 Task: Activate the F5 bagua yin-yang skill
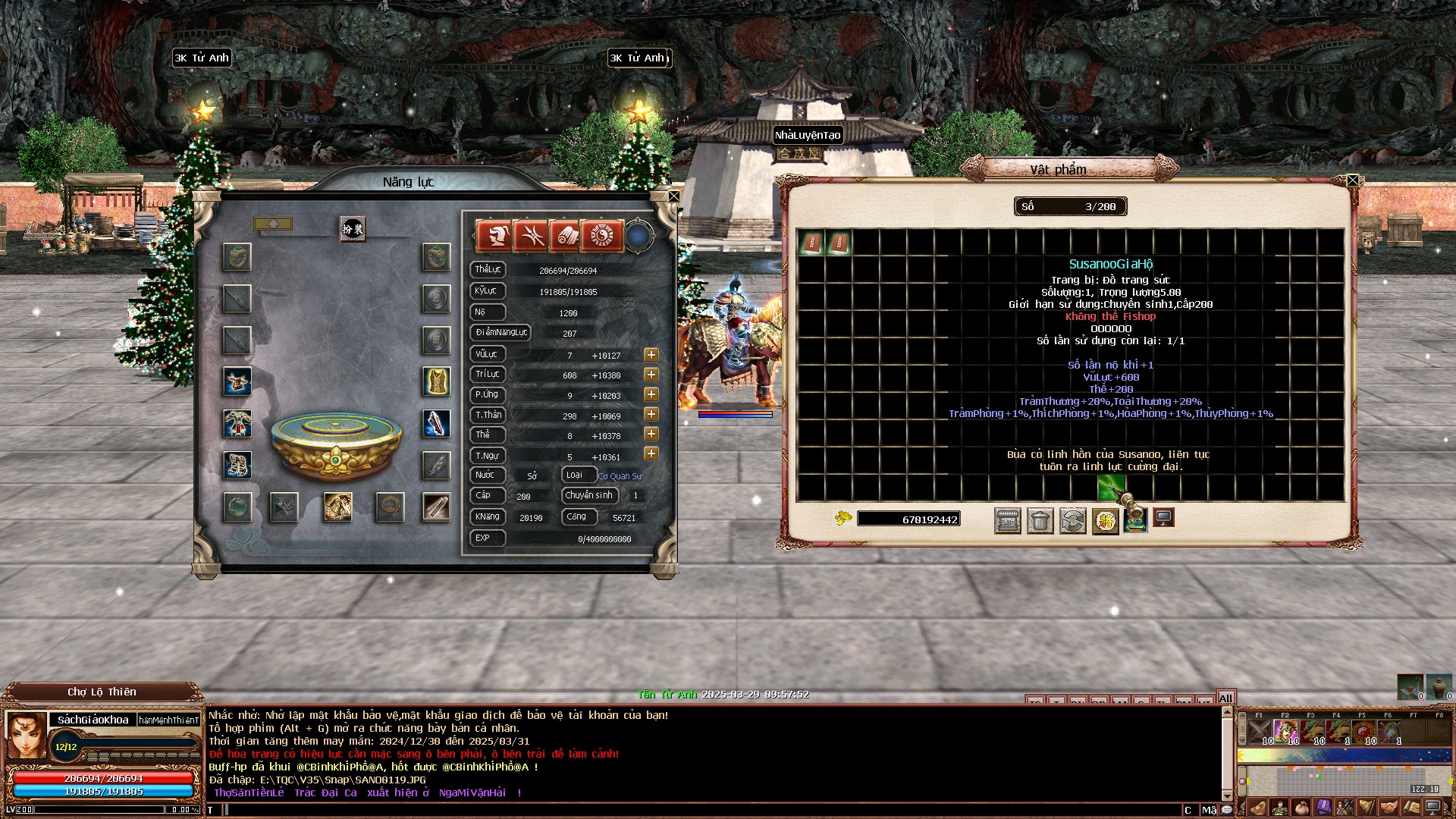pyautogui.click(x=1363, y=731)
